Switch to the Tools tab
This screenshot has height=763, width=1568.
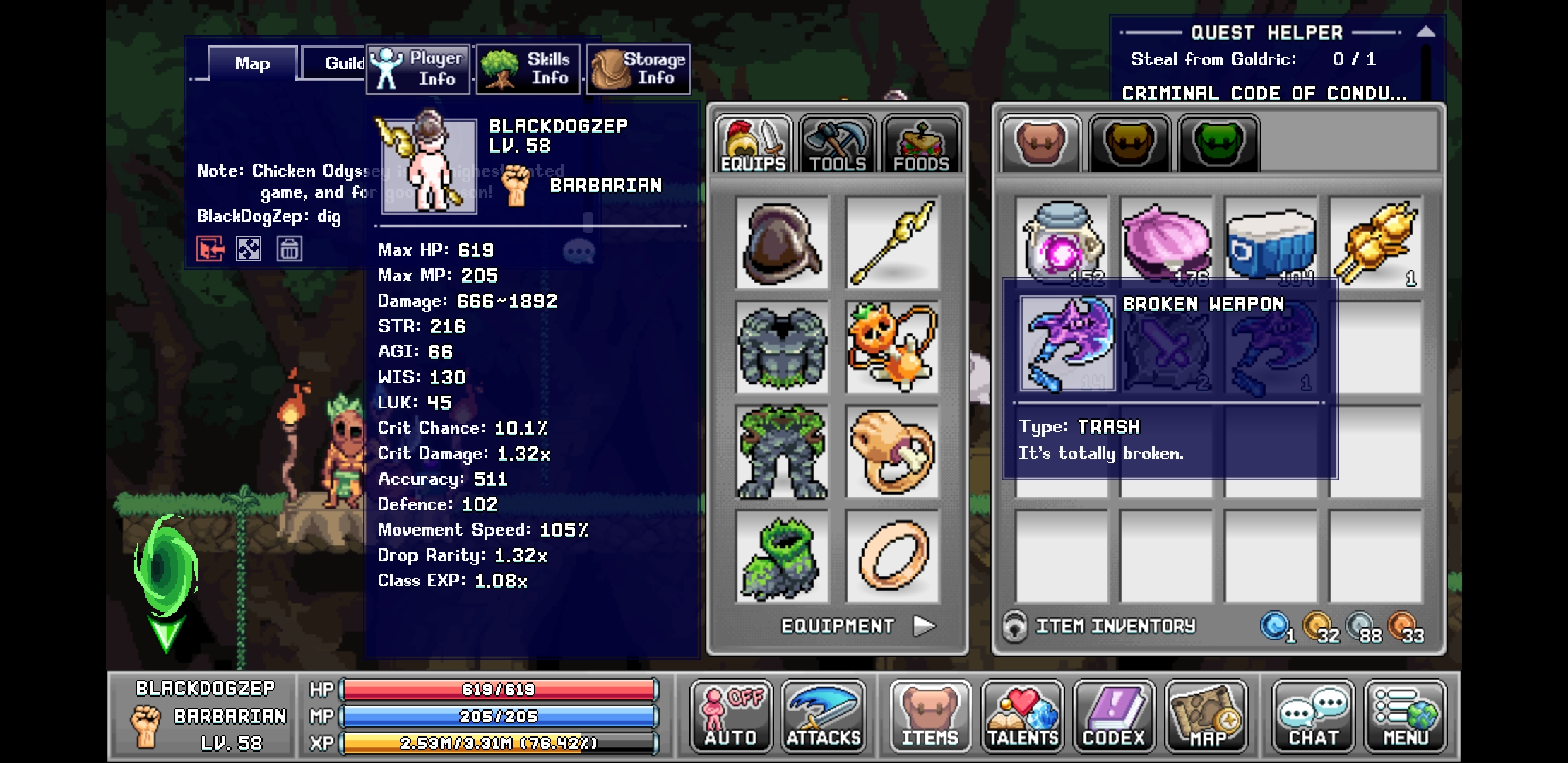836,145
